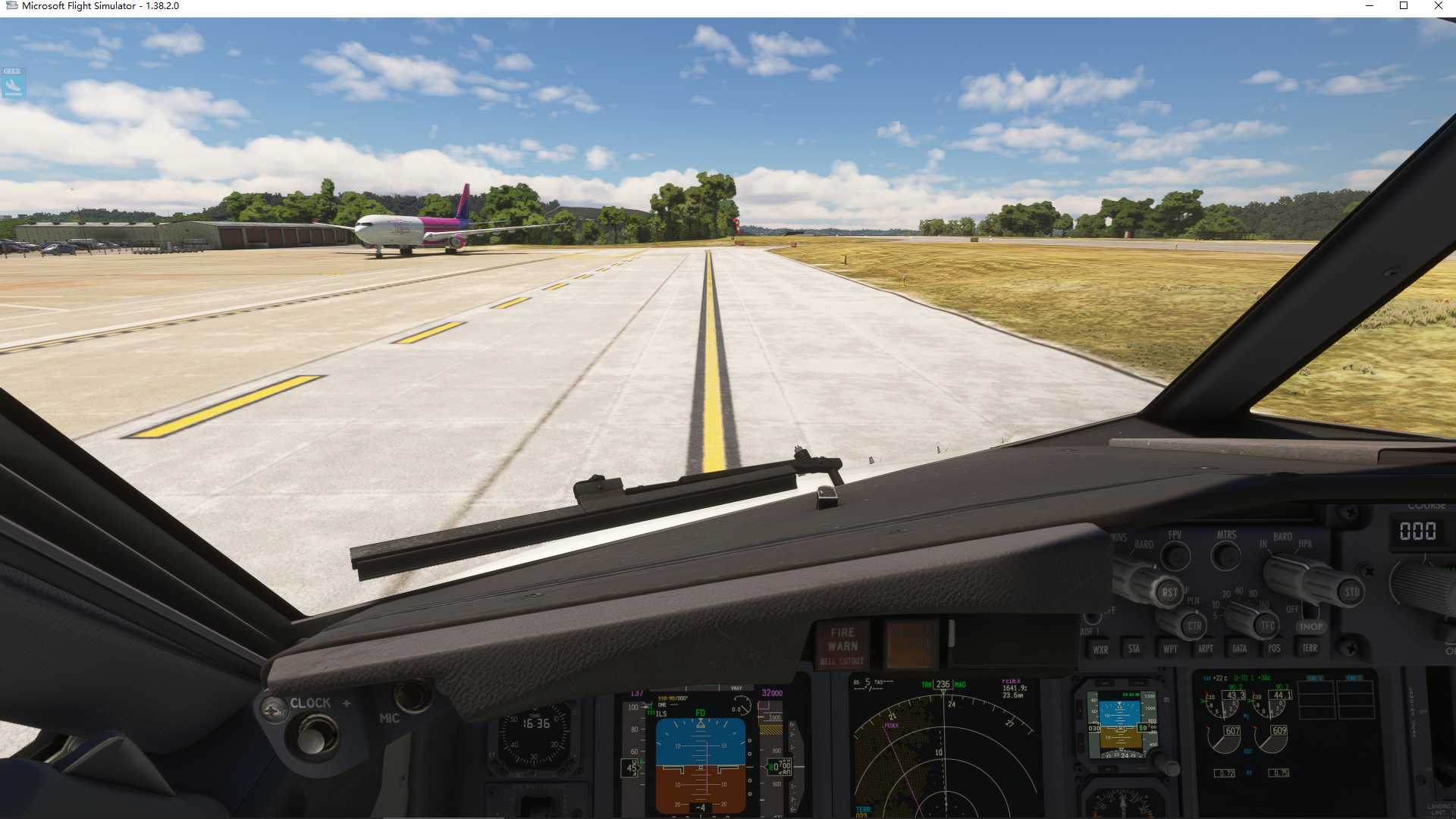Show airports with the ARPT button
The height and width of the screenshot is (819, 1456).
point(1205,648)
